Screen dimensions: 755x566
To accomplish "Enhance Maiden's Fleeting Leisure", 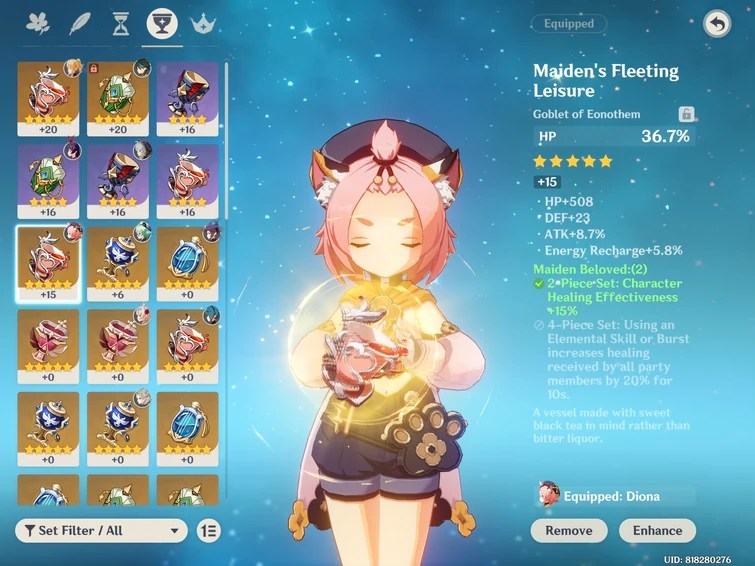I will tap(657, 530).
